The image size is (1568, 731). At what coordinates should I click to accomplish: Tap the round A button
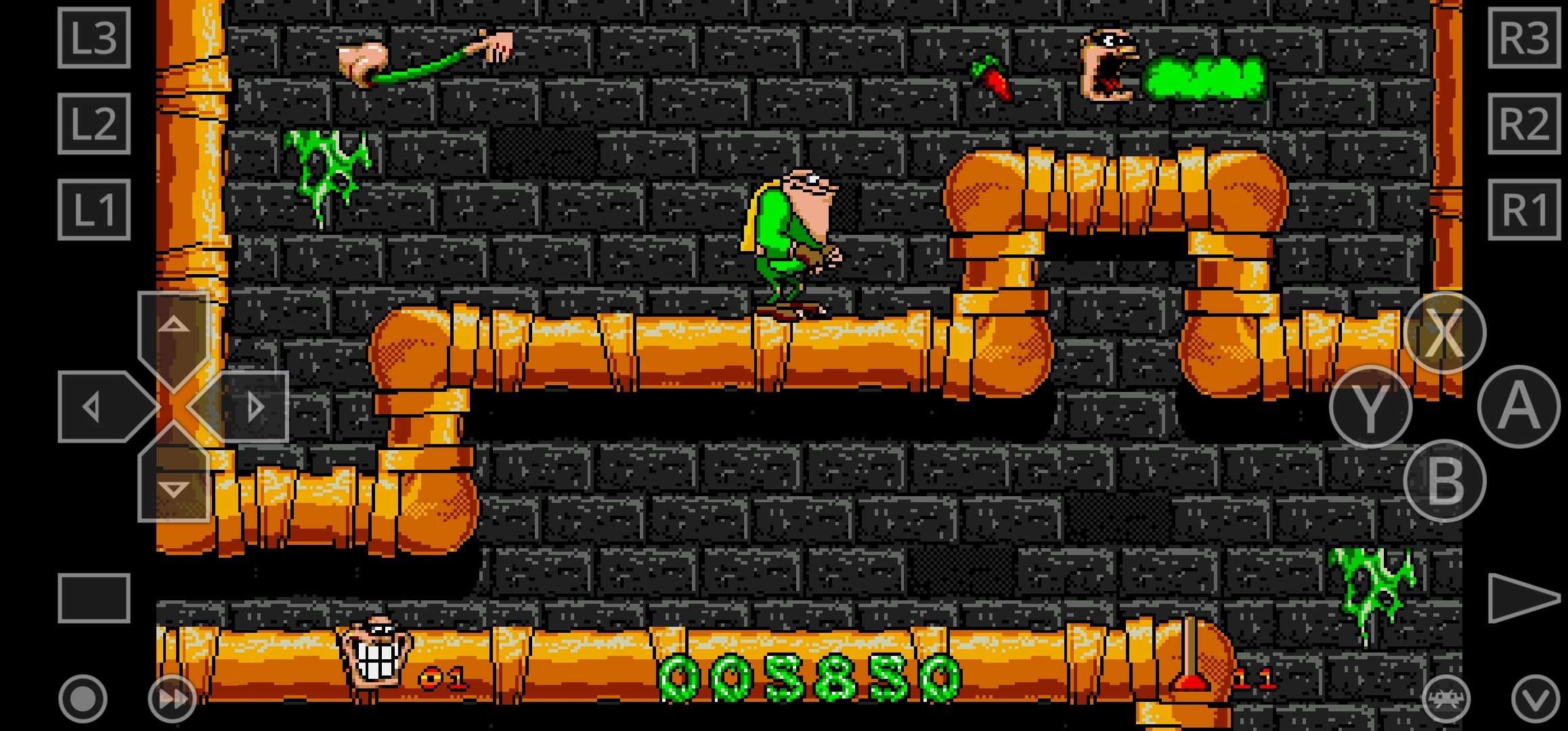click(1519, 407)
